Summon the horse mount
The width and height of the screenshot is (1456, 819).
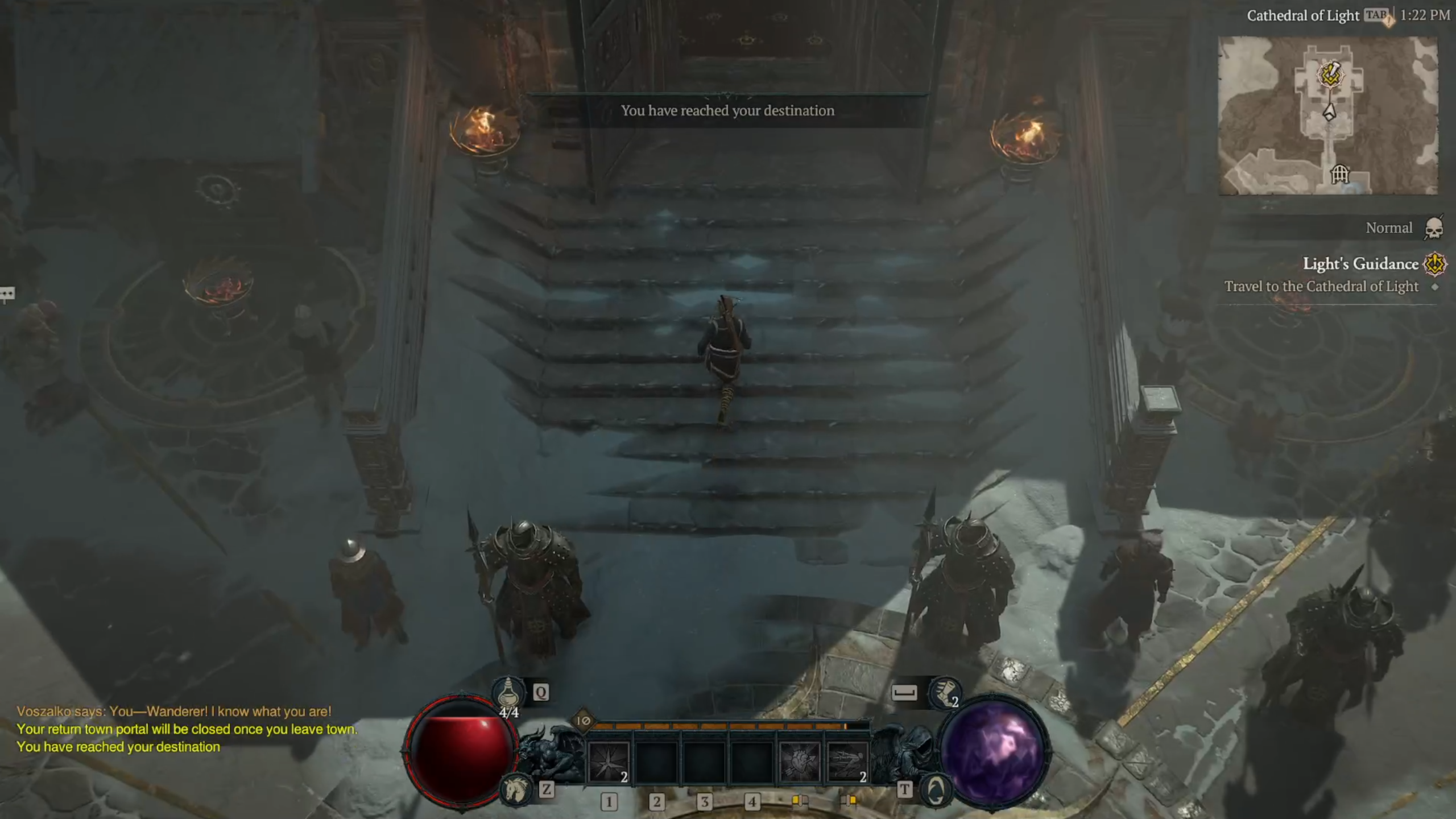(x=515, y=790)
